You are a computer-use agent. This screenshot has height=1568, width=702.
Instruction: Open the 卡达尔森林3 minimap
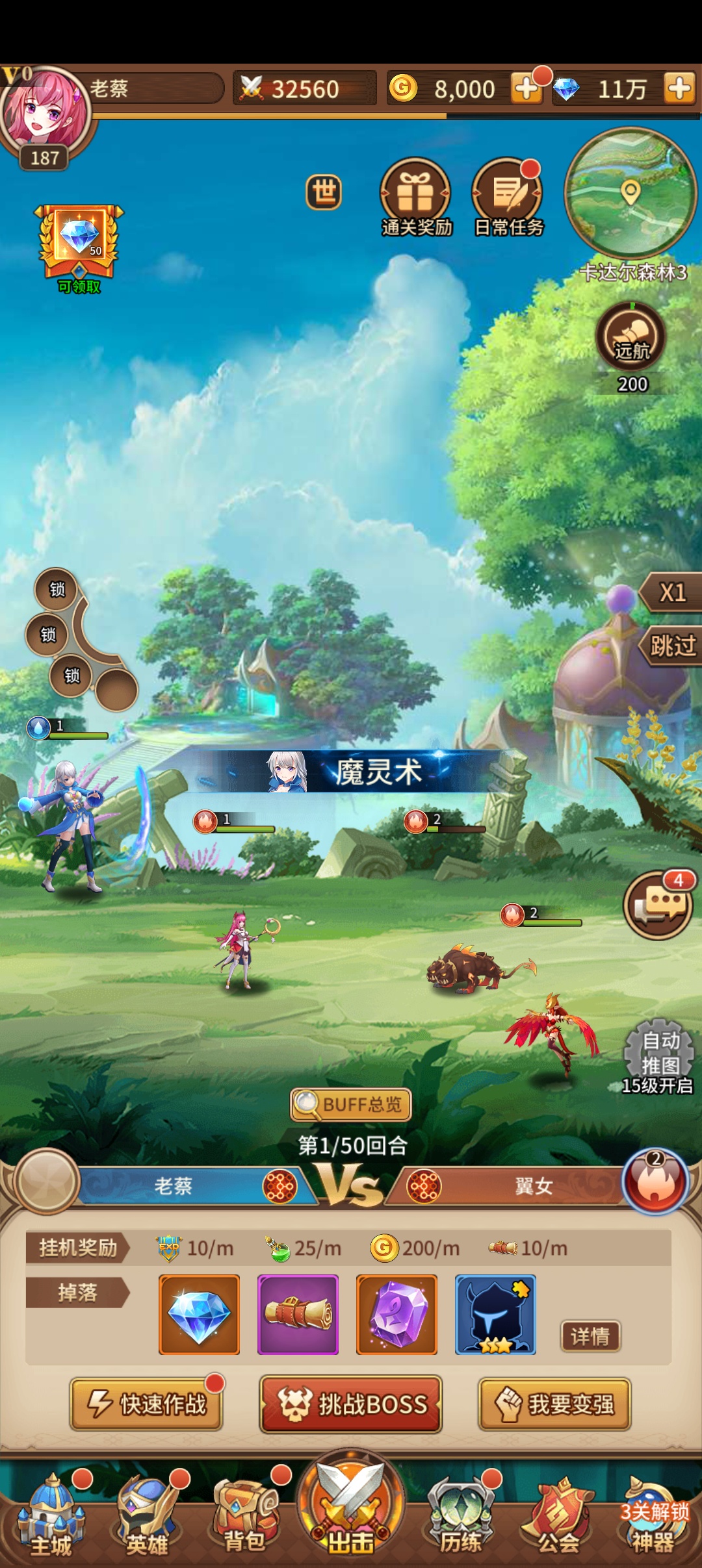pyautogui.click(x=630, y=192)
